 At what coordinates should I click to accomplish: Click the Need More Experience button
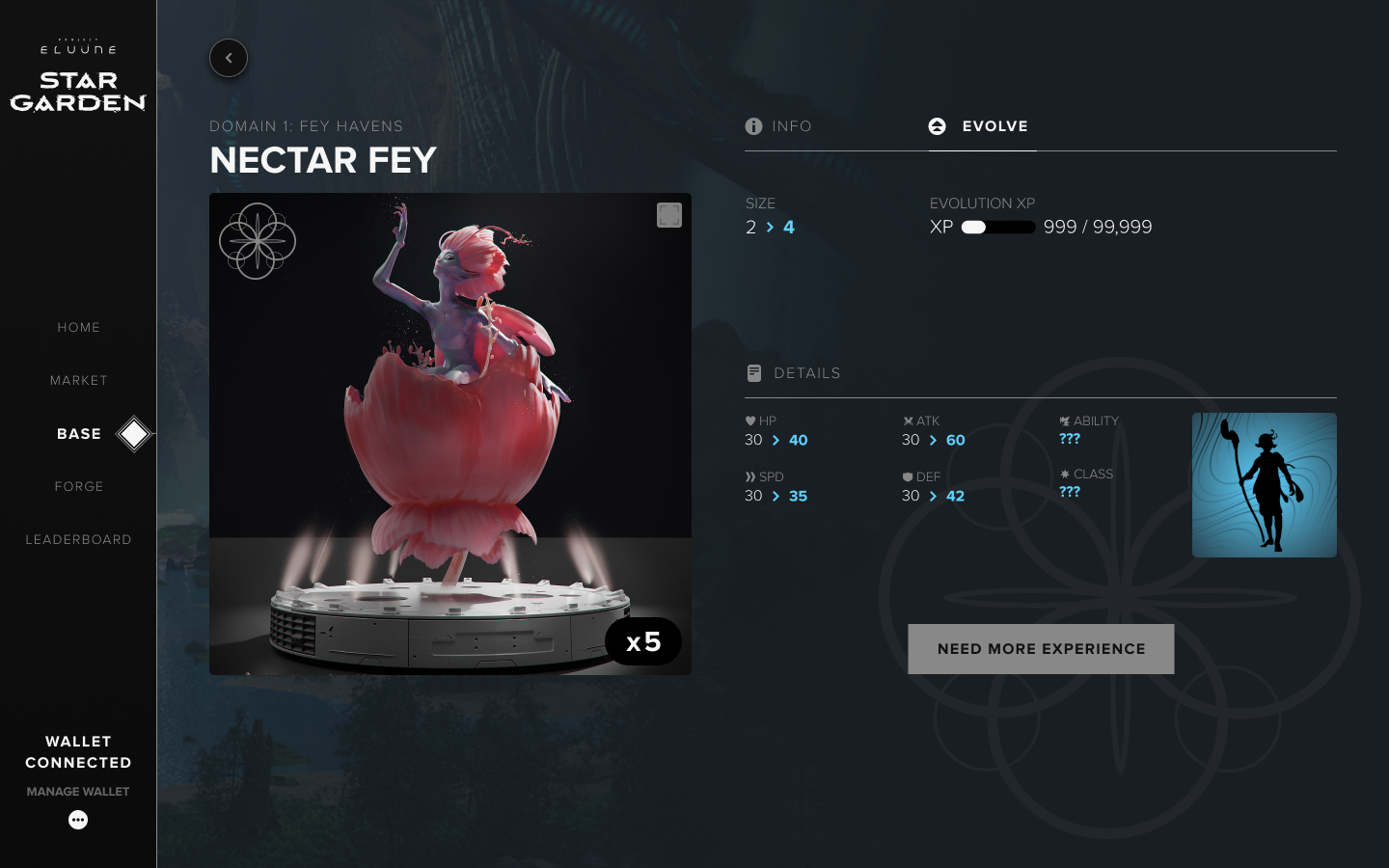point(1041,649)
